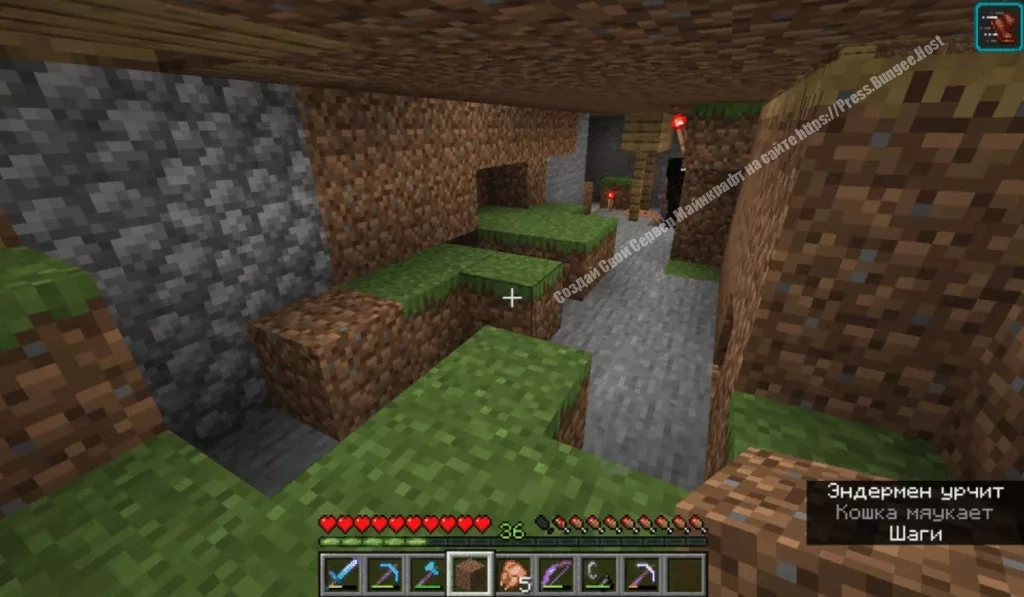Select the cooked chicken stack of five
This screenshot has height=597, width=1024.
pos(512,573)
